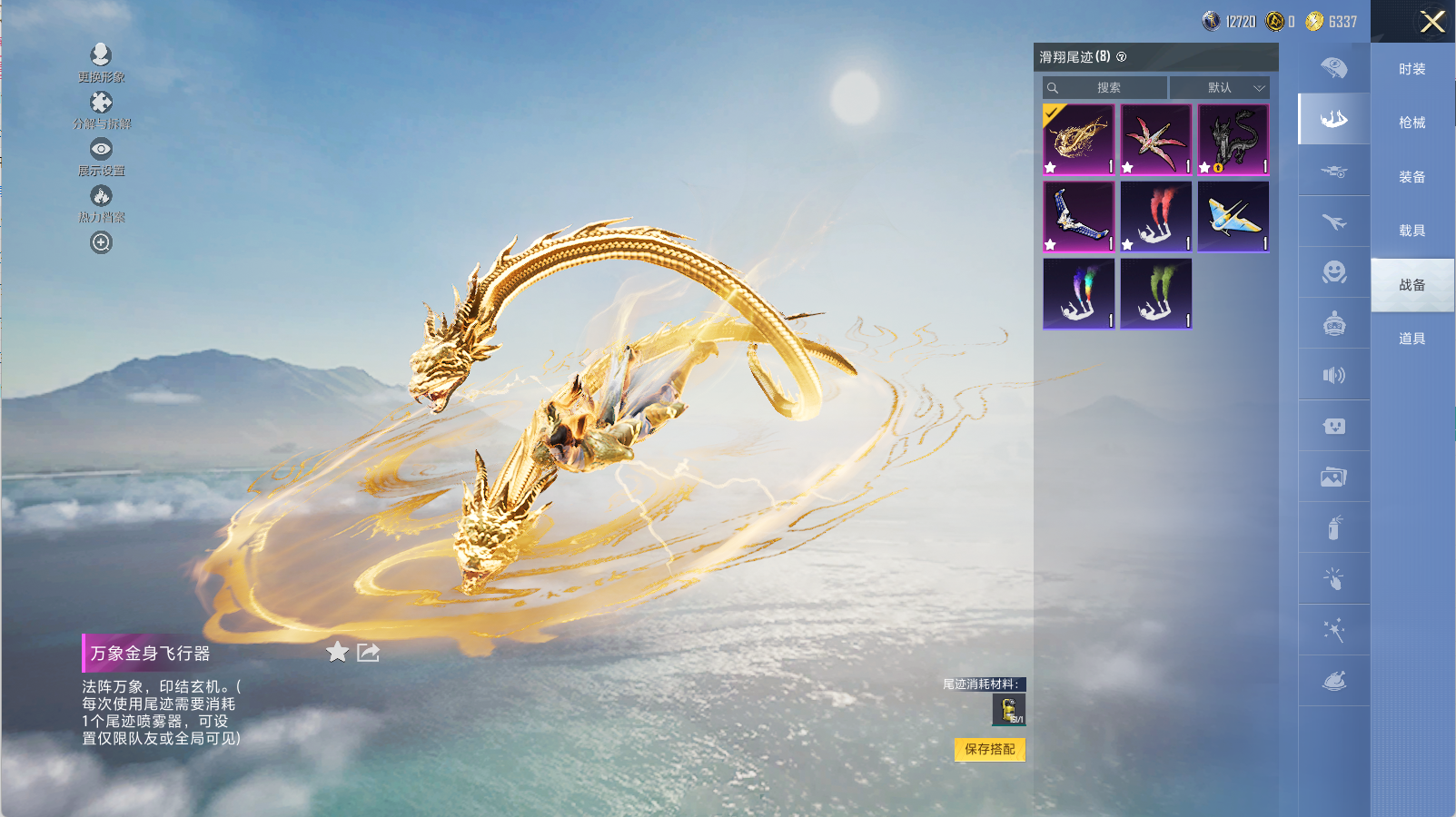The width and height of the screenshot is (1456, 817).
Task: Choose the 道具 items category
Action: 1411,339
